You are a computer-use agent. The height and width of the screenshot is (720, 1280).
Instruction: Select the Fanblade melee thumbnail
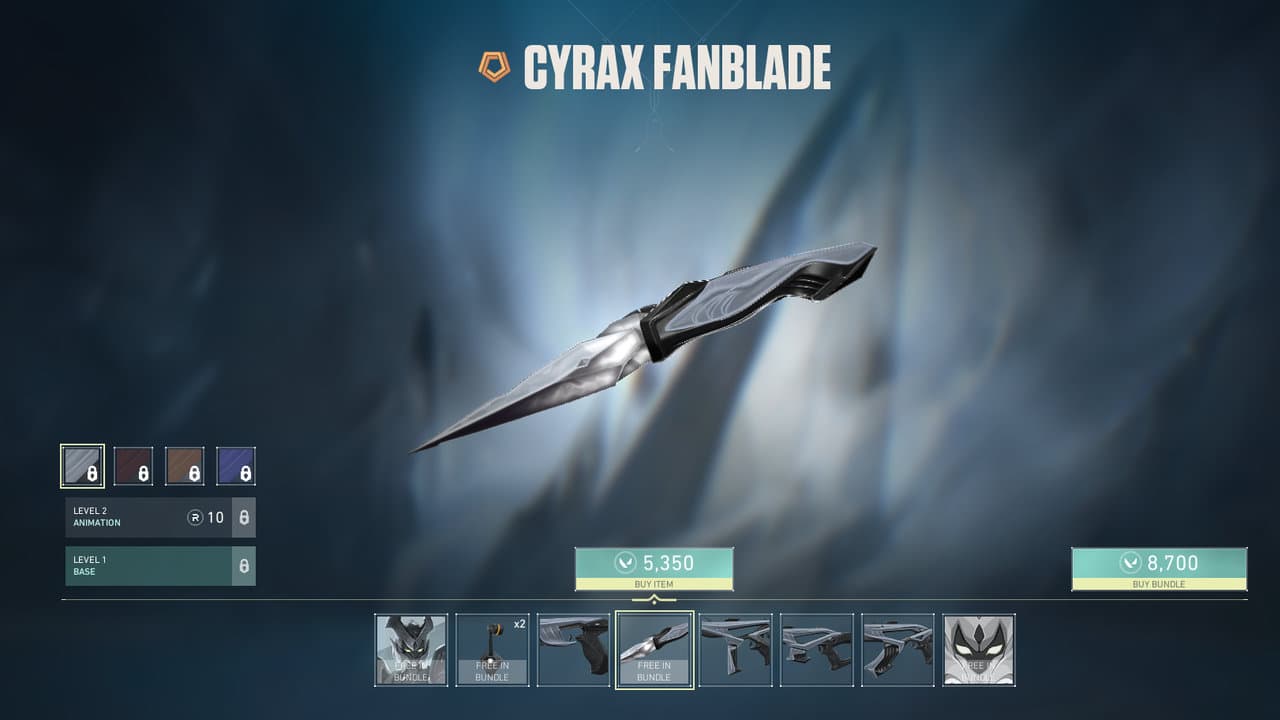pos(654,649)
